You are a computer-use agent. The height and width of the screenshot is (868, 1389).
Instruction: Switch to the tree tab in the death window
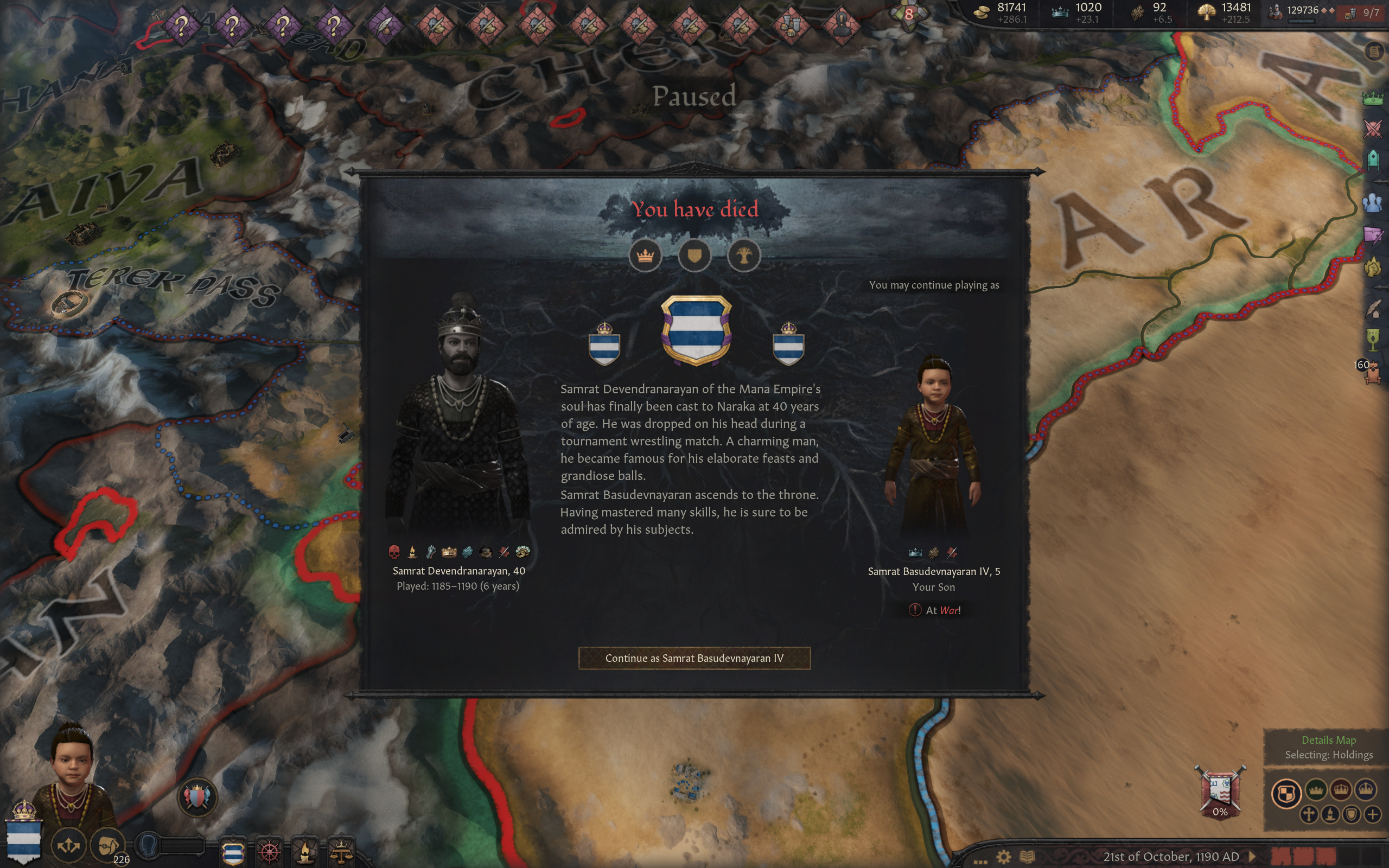744,256
